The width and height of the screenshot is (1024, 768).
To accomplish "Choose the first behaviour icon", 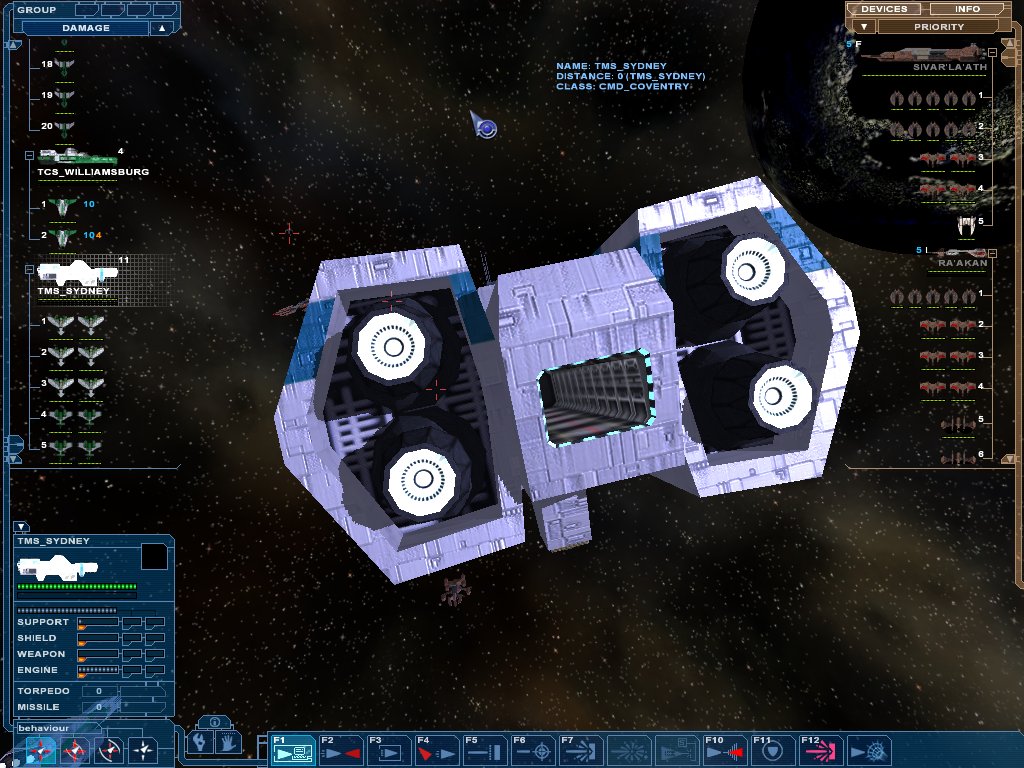I will (x=41, y=749).
